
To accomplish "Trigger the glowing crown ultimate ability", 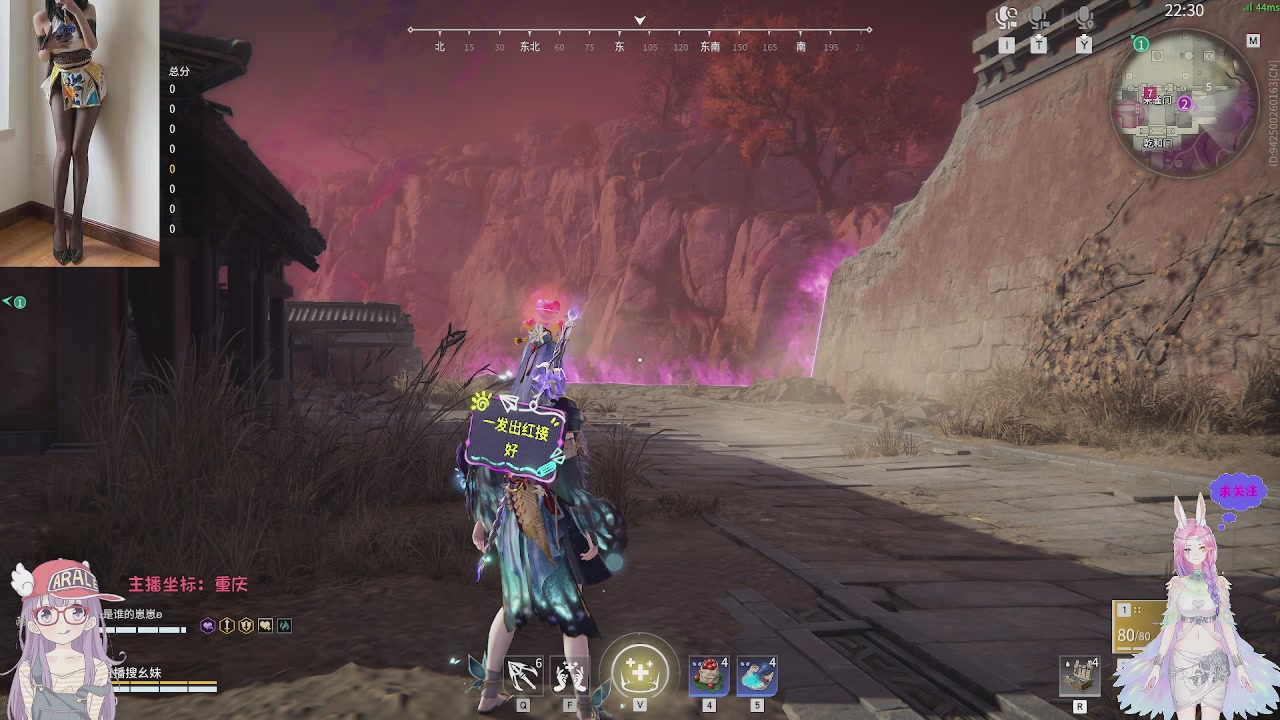I will coord(639,670).
